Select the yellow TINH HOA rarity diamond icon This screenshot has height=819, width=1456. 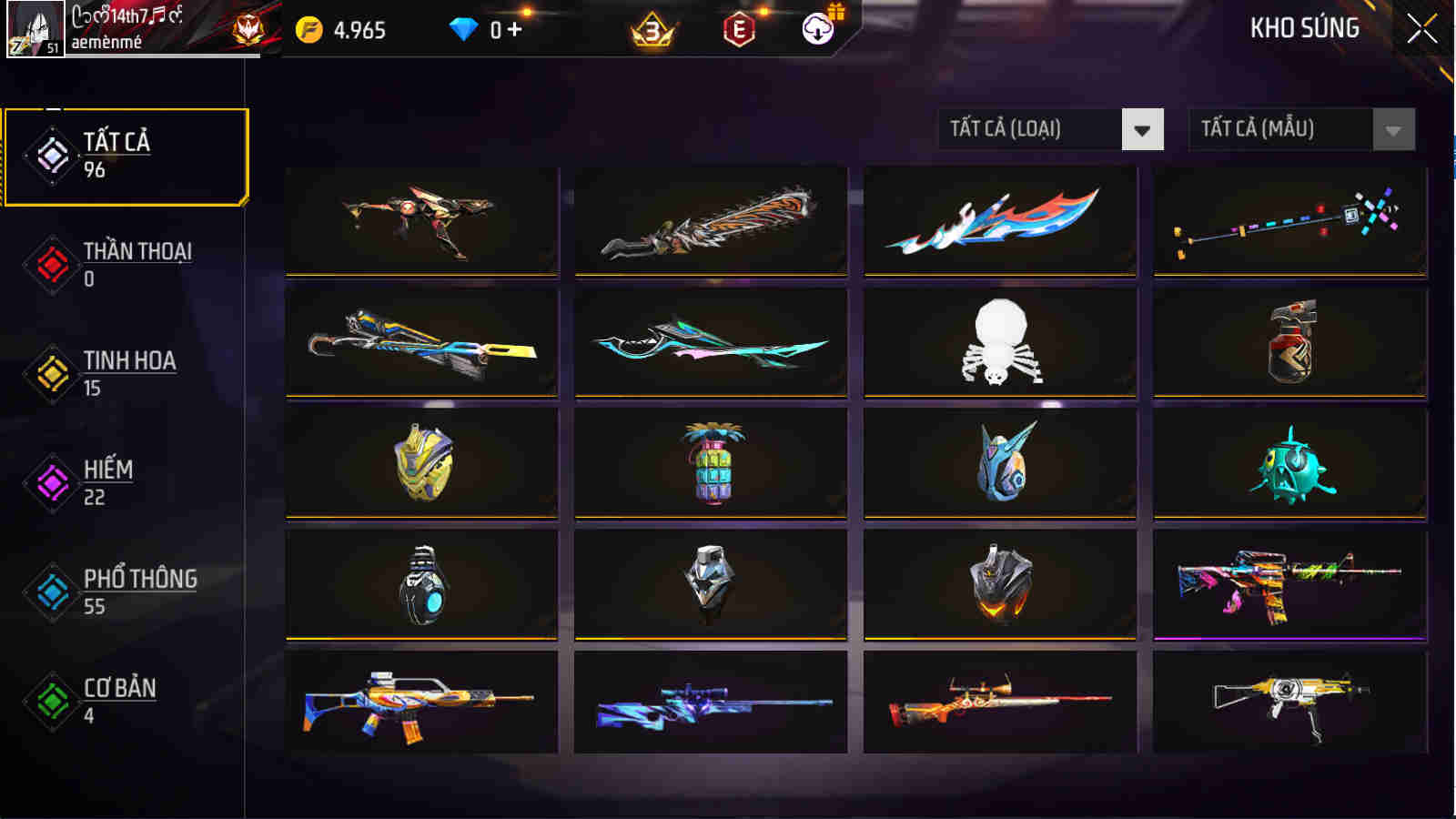[x=52, y=371]
